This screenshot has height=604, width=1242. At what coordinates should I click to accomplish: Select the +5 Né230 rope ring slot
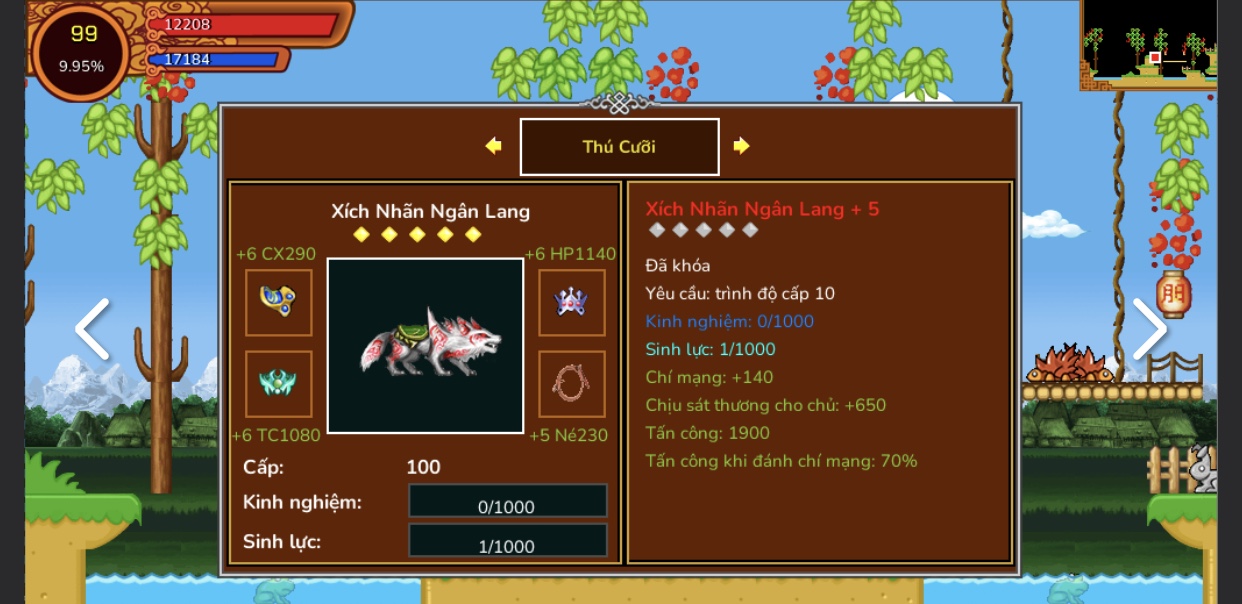[571, 383]
